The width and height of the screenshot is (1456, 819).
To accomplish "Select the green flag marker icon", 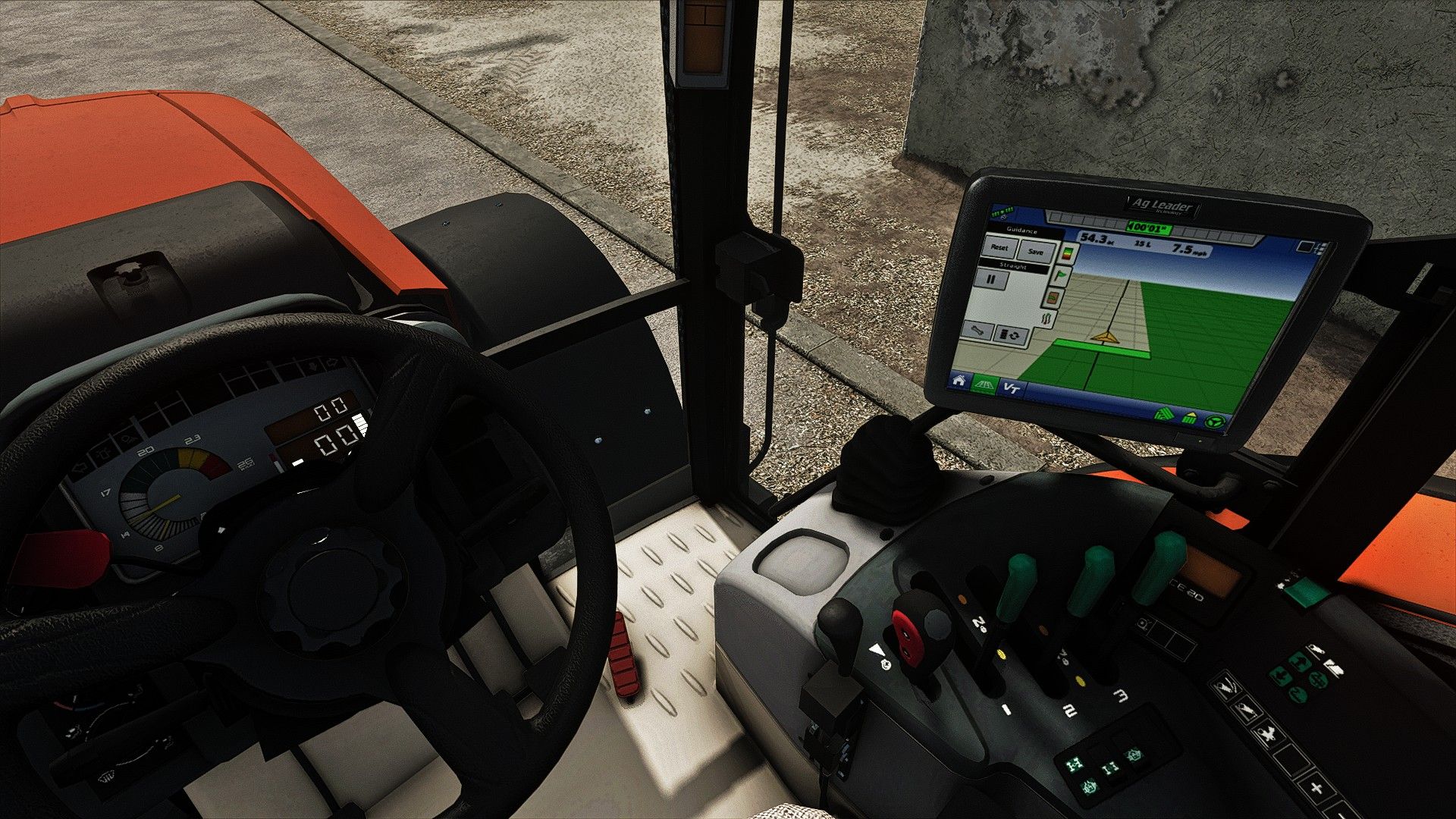I will [1061, 275].
